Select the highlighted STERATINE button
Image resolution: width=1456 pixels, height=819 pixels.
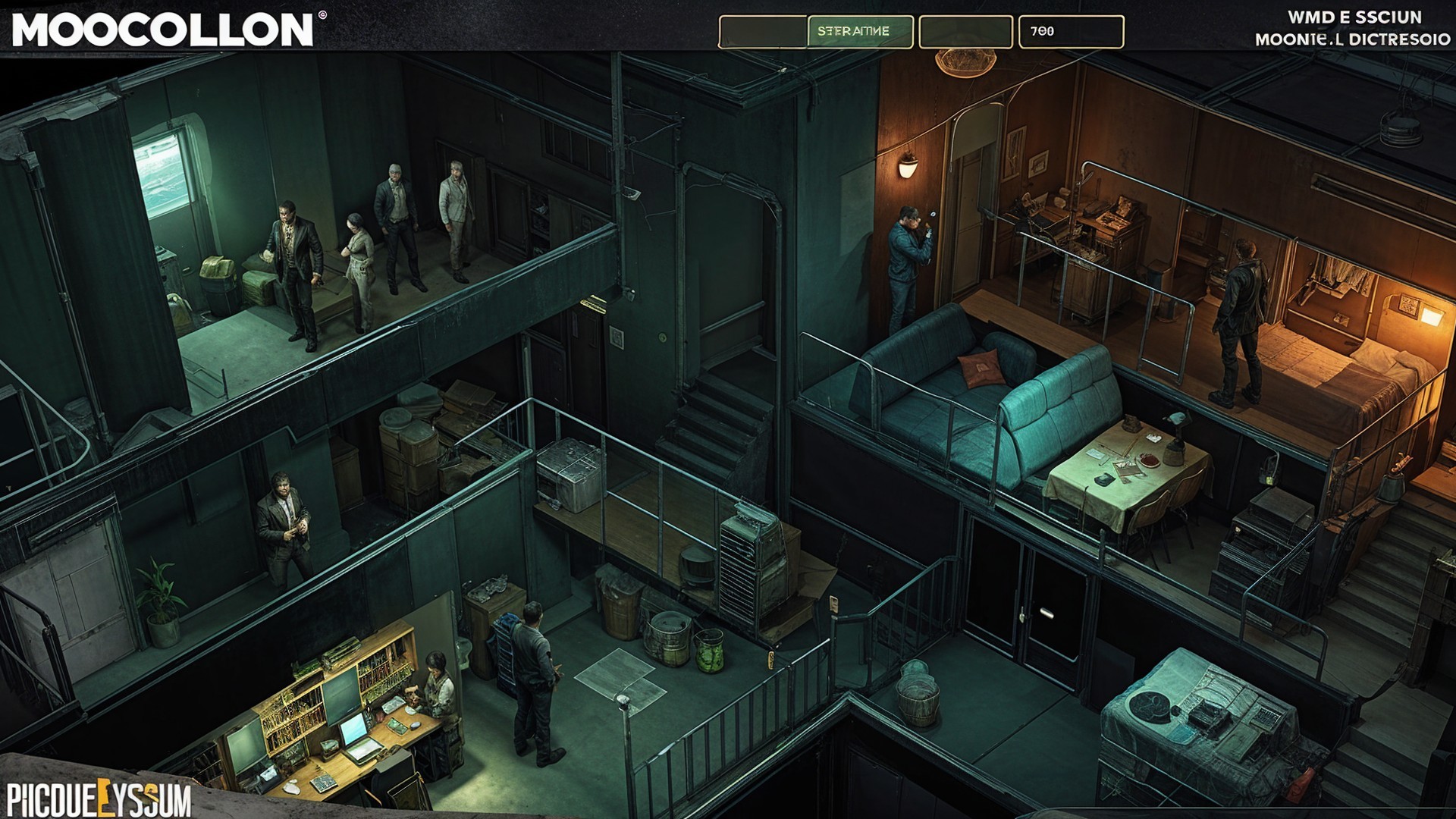[859, 32]
